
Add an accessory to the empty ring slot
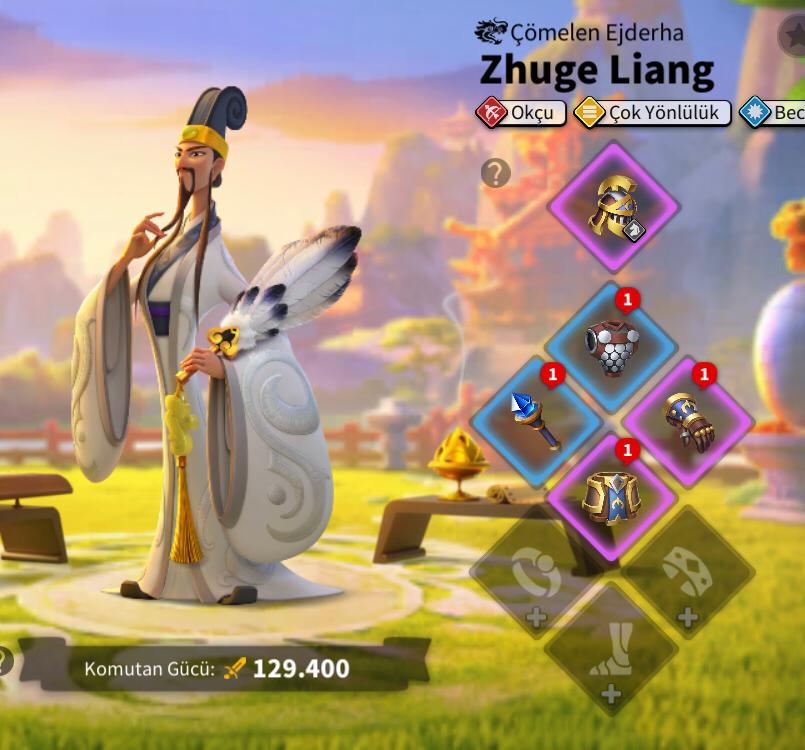536,576
